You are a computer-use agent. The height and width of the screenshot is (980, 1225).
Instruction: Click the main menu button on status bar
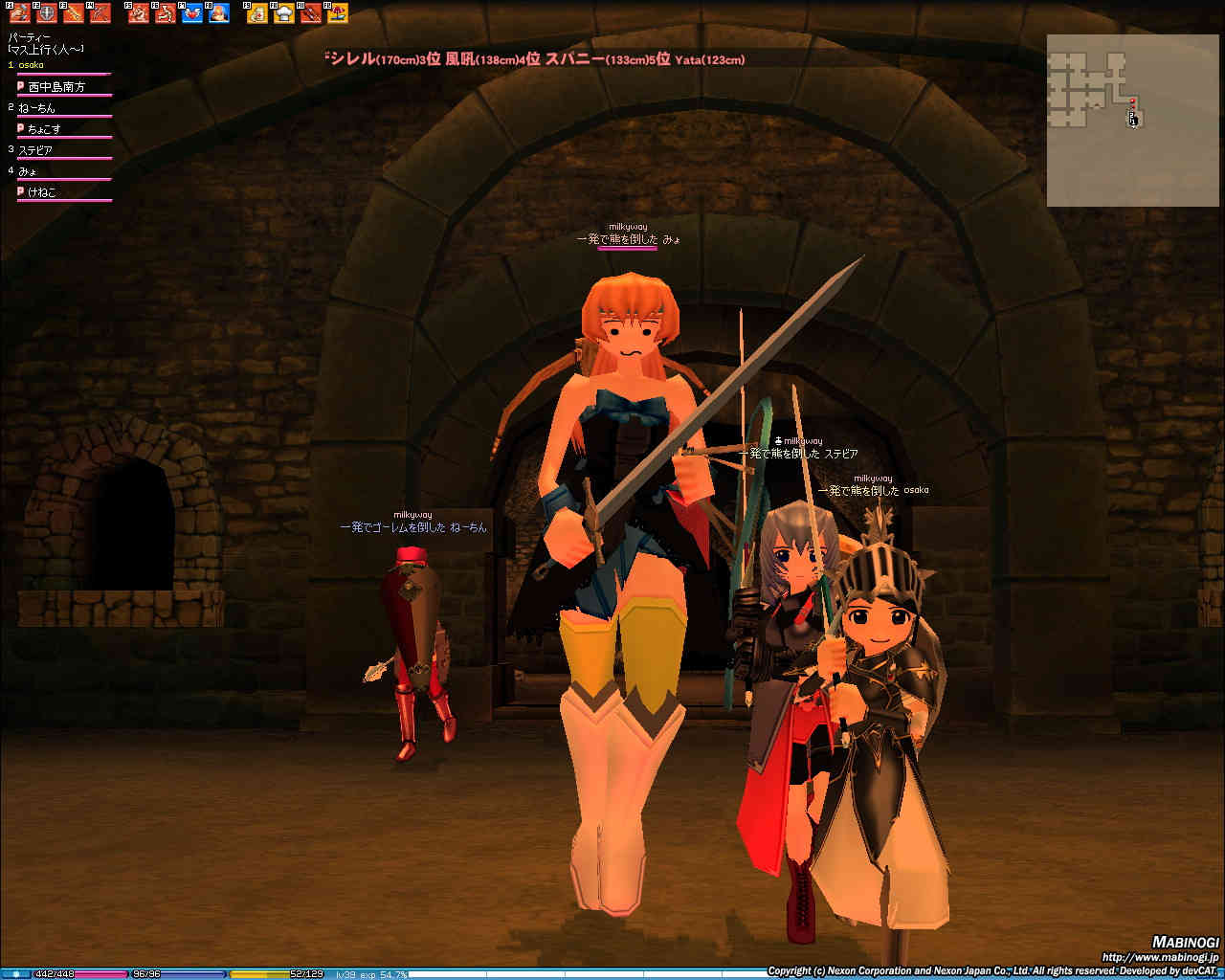(x=15, y=974)
